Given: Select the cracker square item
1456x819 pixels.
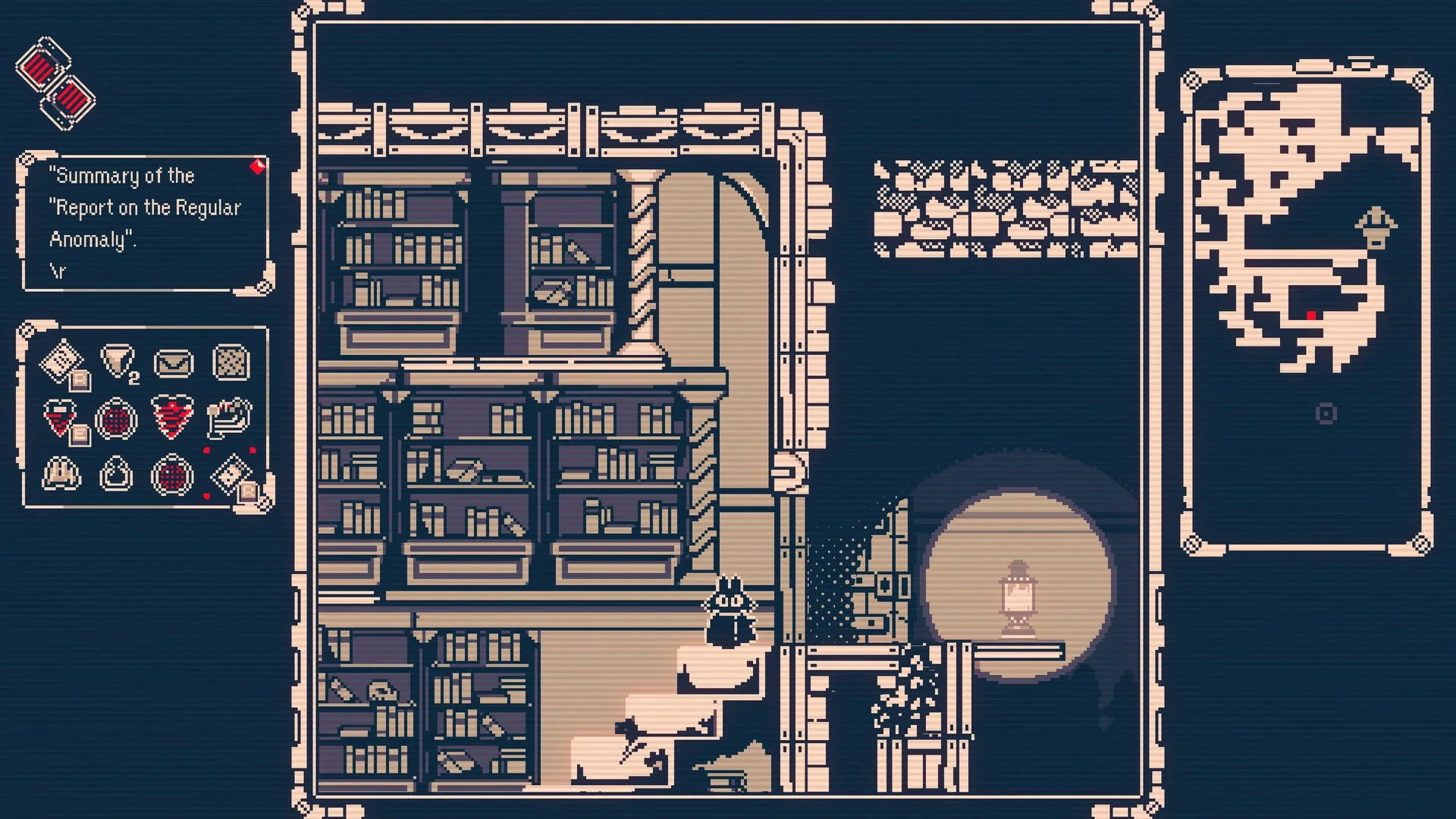Looking at the screenshot, I should pyautogui.click(x=231, y=364).
